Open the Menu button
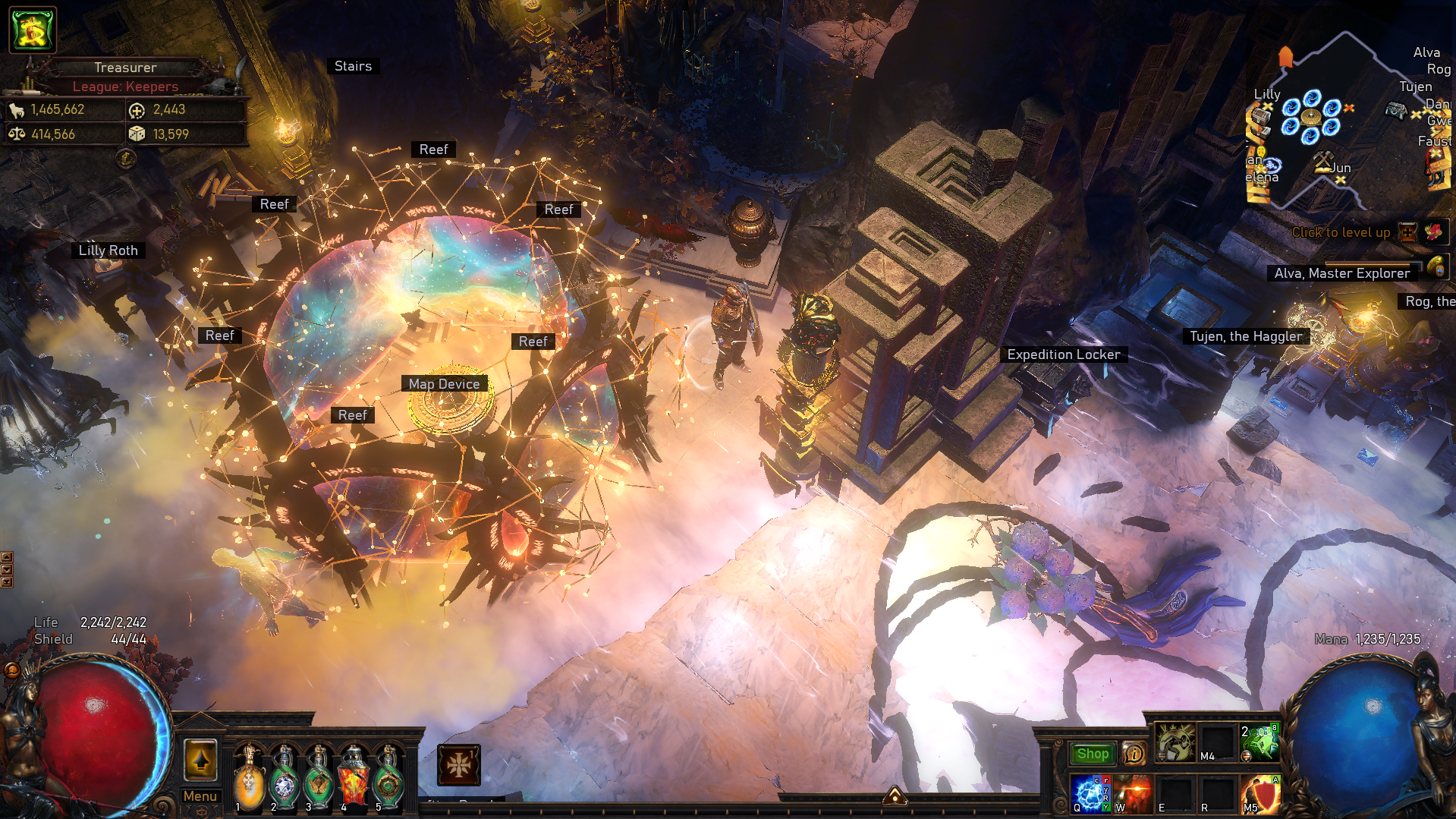Screen dimensions: 1456x819 200,796
